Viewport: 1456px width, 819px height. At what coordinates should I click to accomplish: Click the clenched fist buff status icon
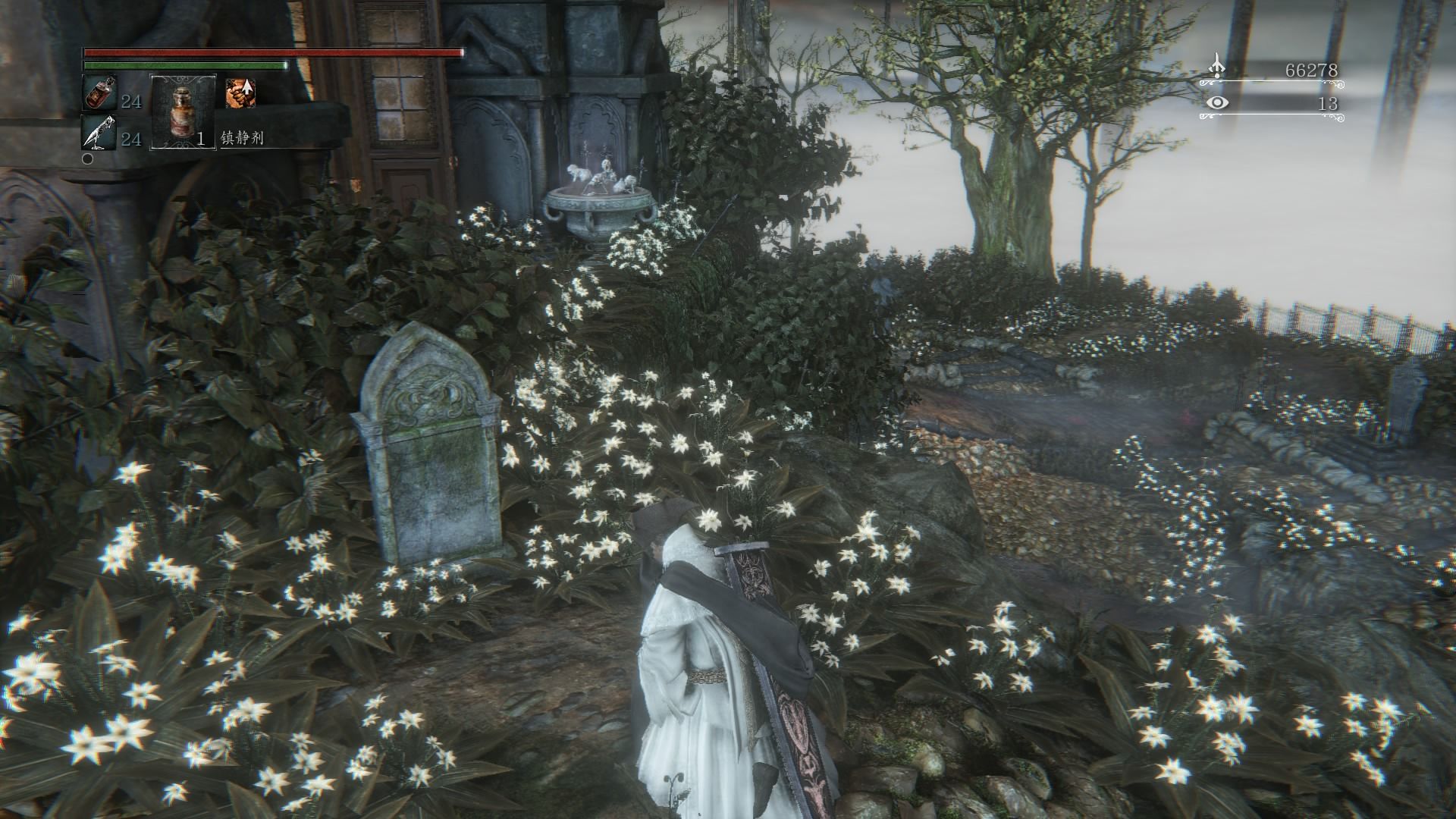point(240,93)
